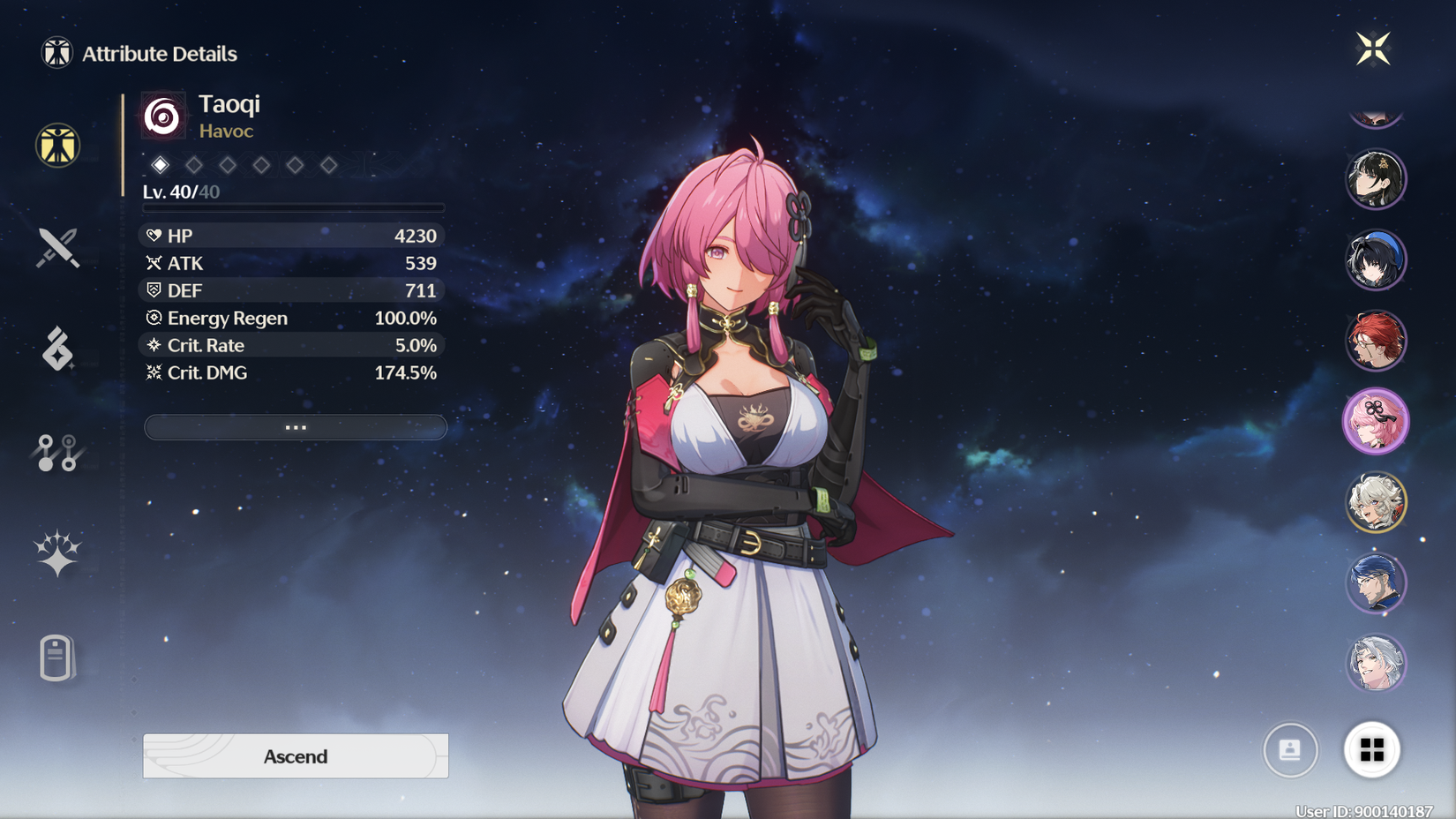This screenshot has width=1456, height=819.
Task: Choose the pink-haired Taoqi portrait
Action: (1376, 422)
